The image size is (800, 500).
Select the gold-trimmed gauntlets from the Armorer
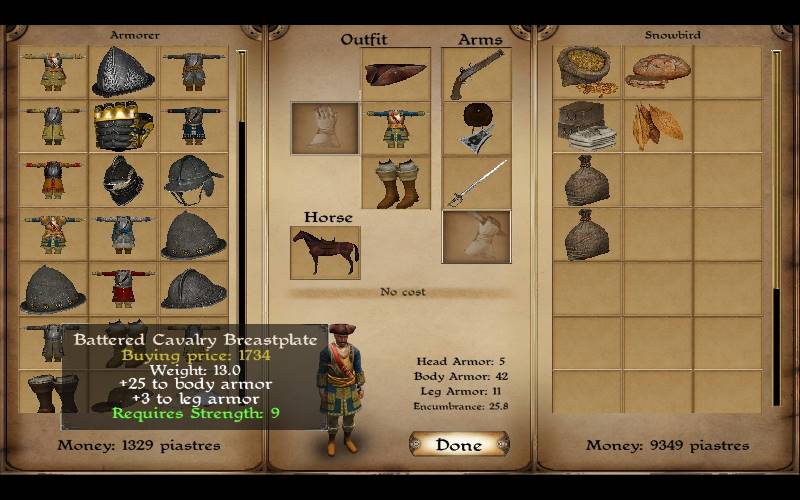tap(123, 125)
